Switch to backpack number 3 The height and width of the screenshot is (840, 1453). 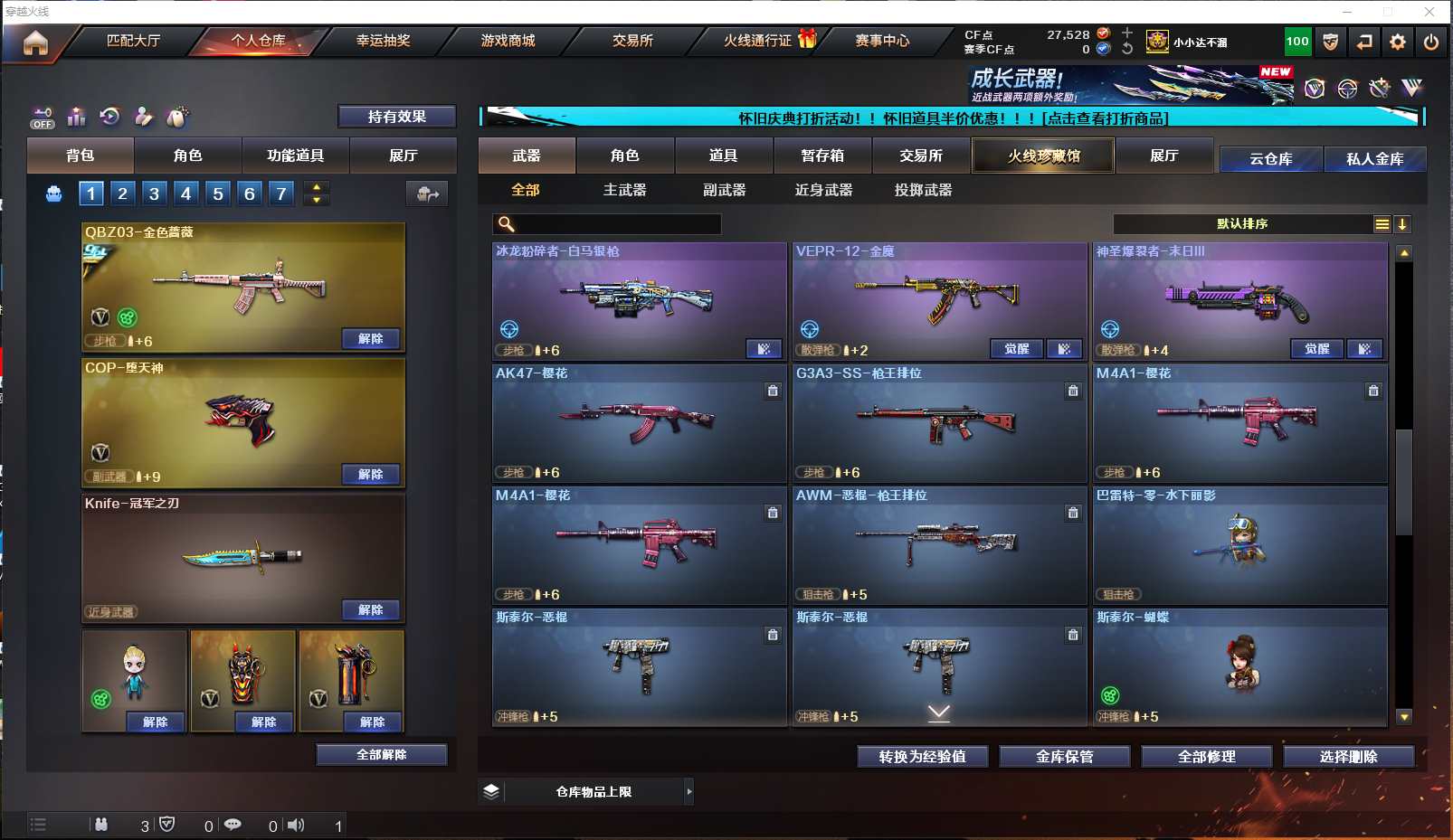(x=154, y=193)
